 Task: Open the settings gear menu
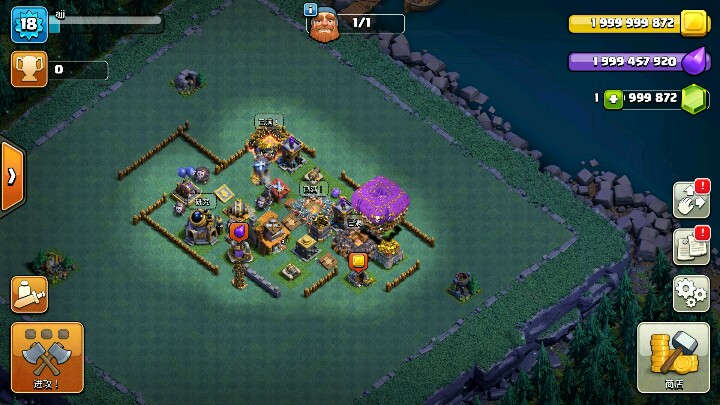(690, 293)
